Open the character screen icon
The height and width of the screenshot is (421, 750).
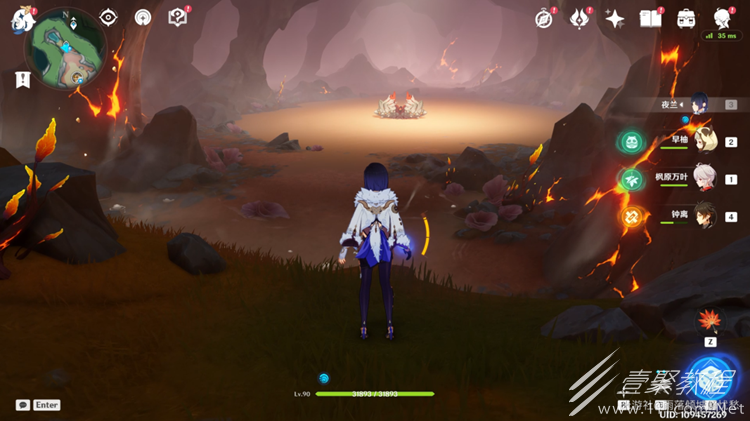(x=723, y=19)
